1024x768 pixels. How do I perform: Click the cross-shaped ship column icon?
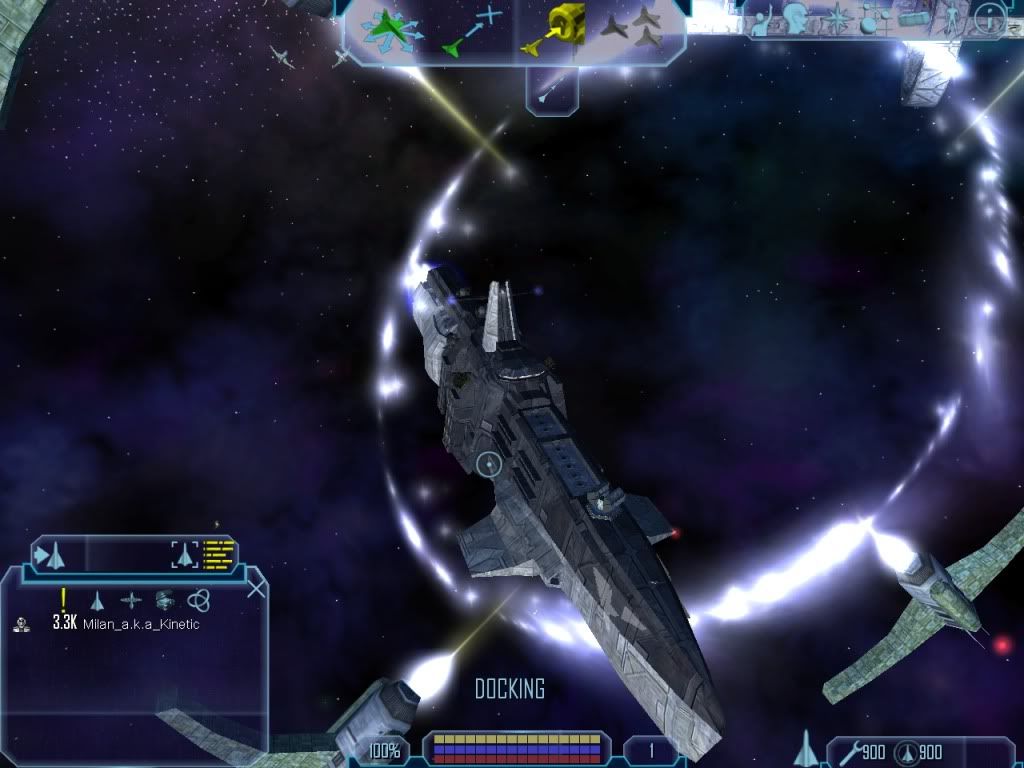click(131, 600)
